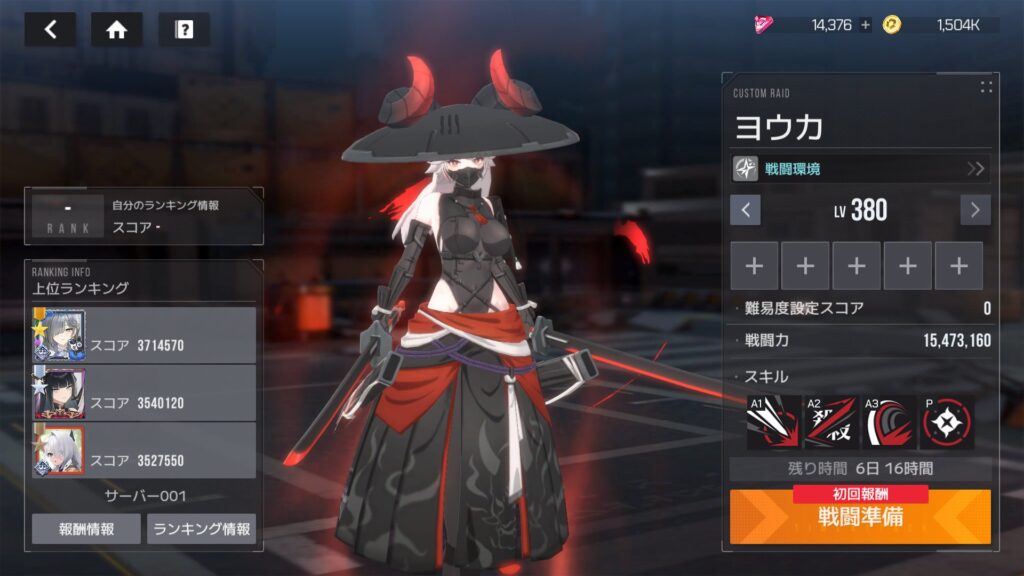View the A3 skill icon details
This screenshot has width=1024, height=576.
(x=889, y=422)
